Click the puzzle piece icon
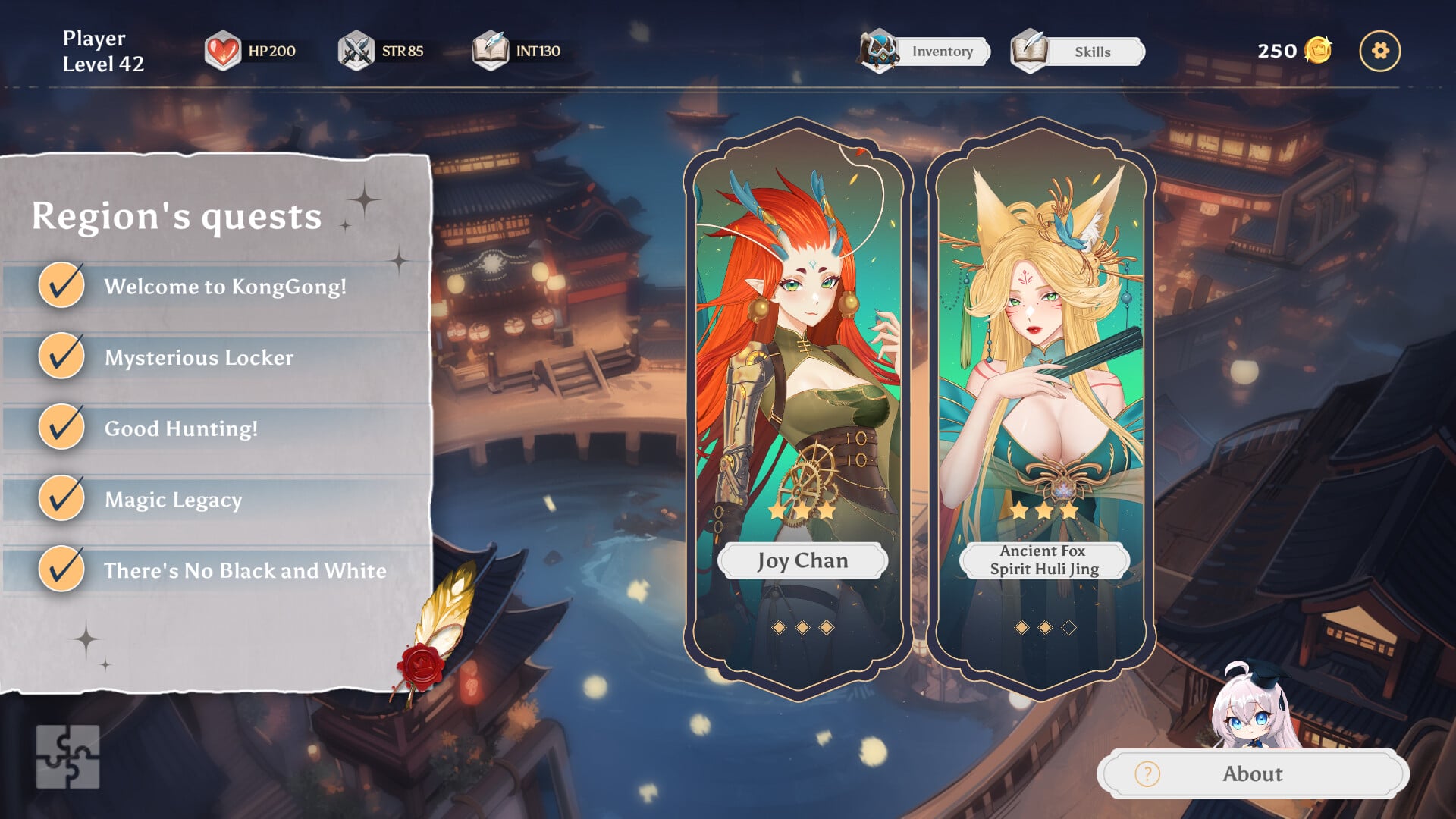 (67, 756)
